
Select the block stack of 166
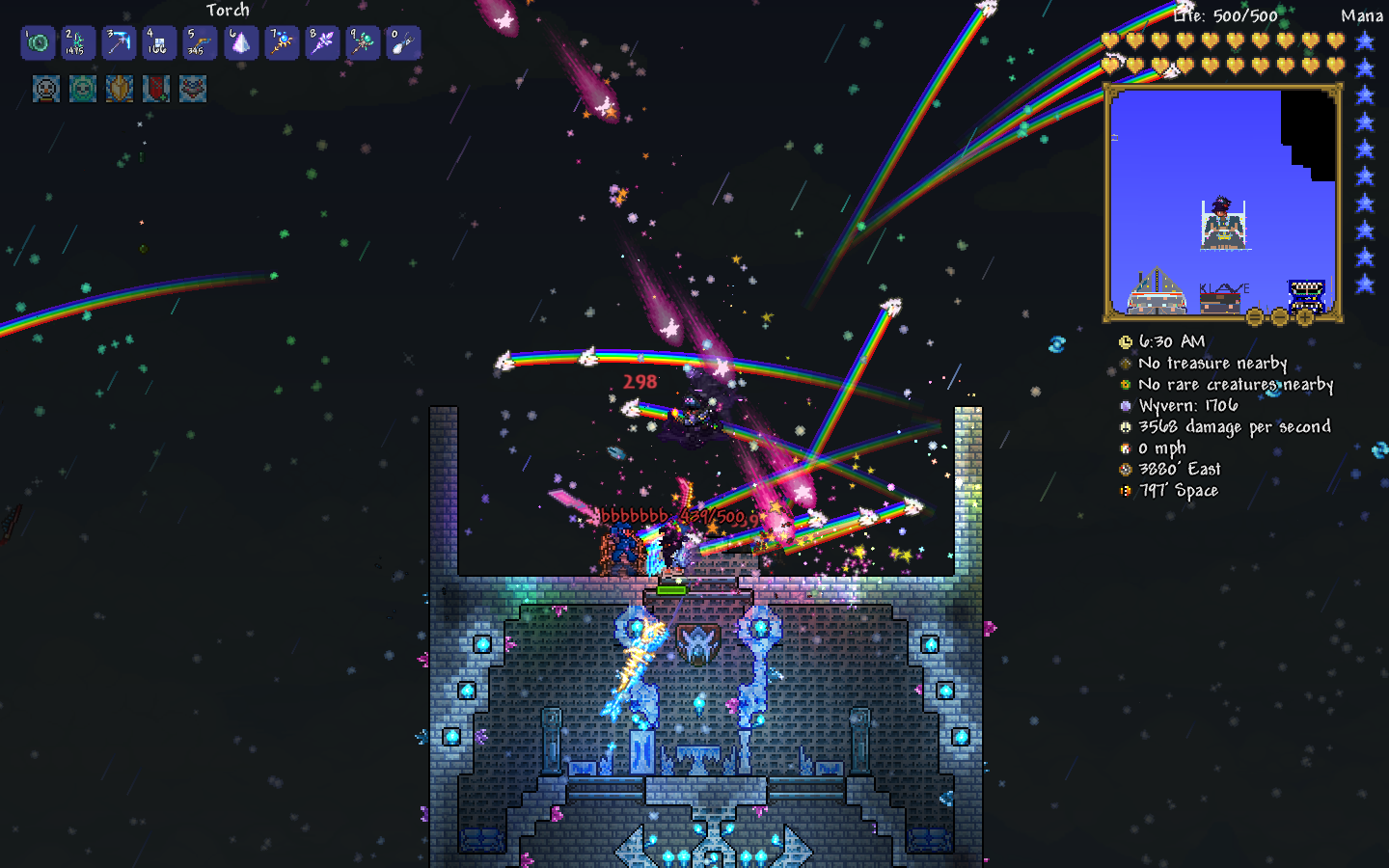pos(159,43)
